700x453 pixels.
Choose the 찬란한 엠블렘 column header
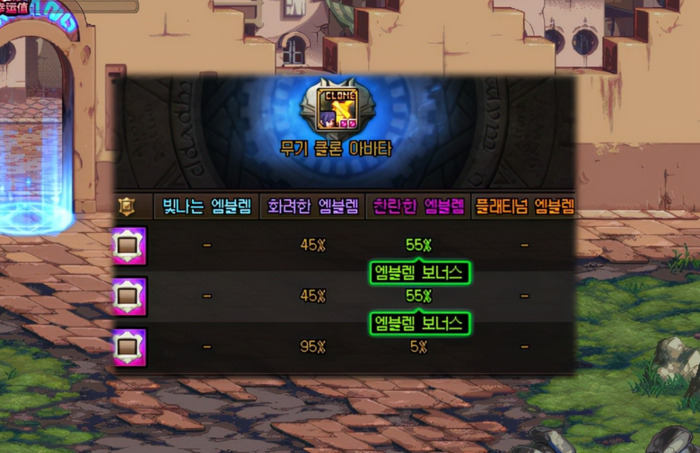[x=418, y=207]
